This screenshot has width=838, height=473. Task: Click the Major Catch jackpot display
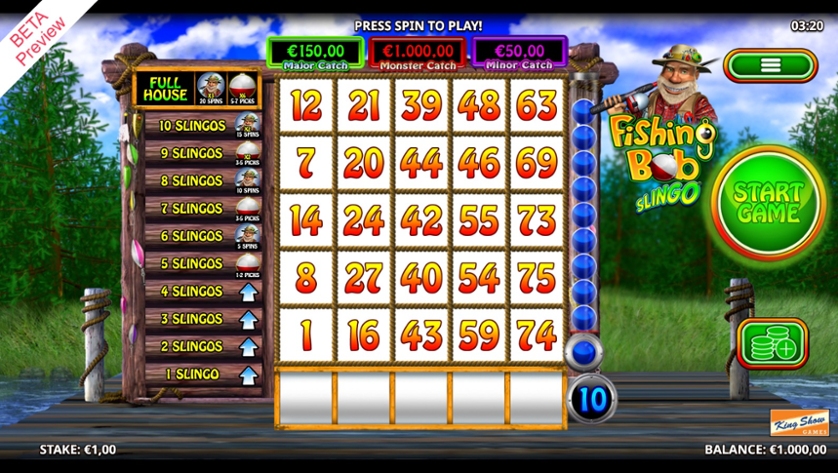(x=315, y=52)
